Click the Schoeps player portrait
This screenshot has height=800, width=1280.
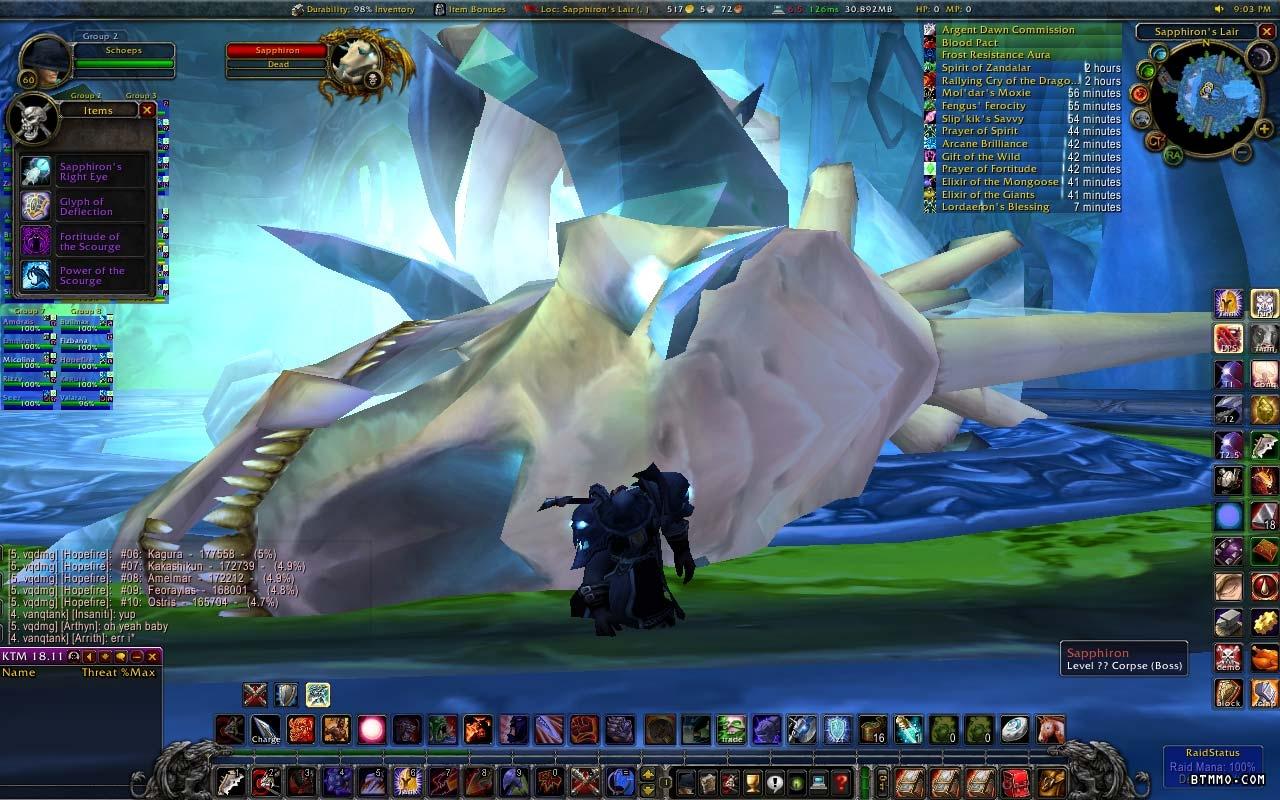(45, 62)
